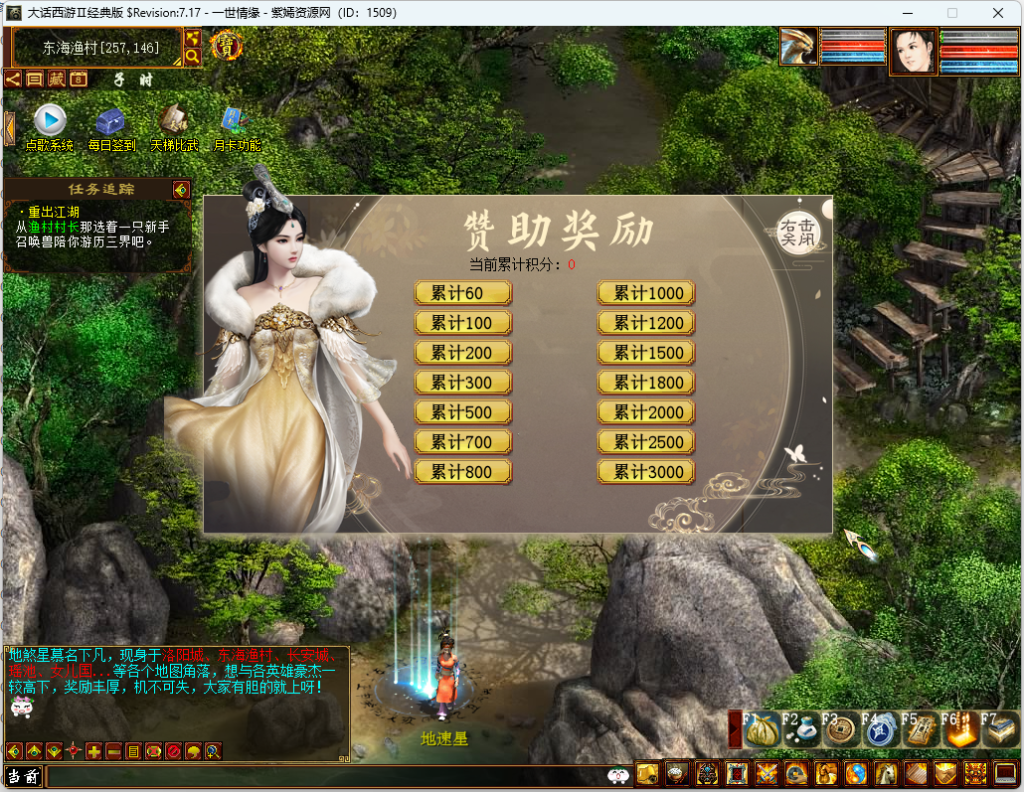Claim the 累计2000 reward tier

(x=646, y=412)
